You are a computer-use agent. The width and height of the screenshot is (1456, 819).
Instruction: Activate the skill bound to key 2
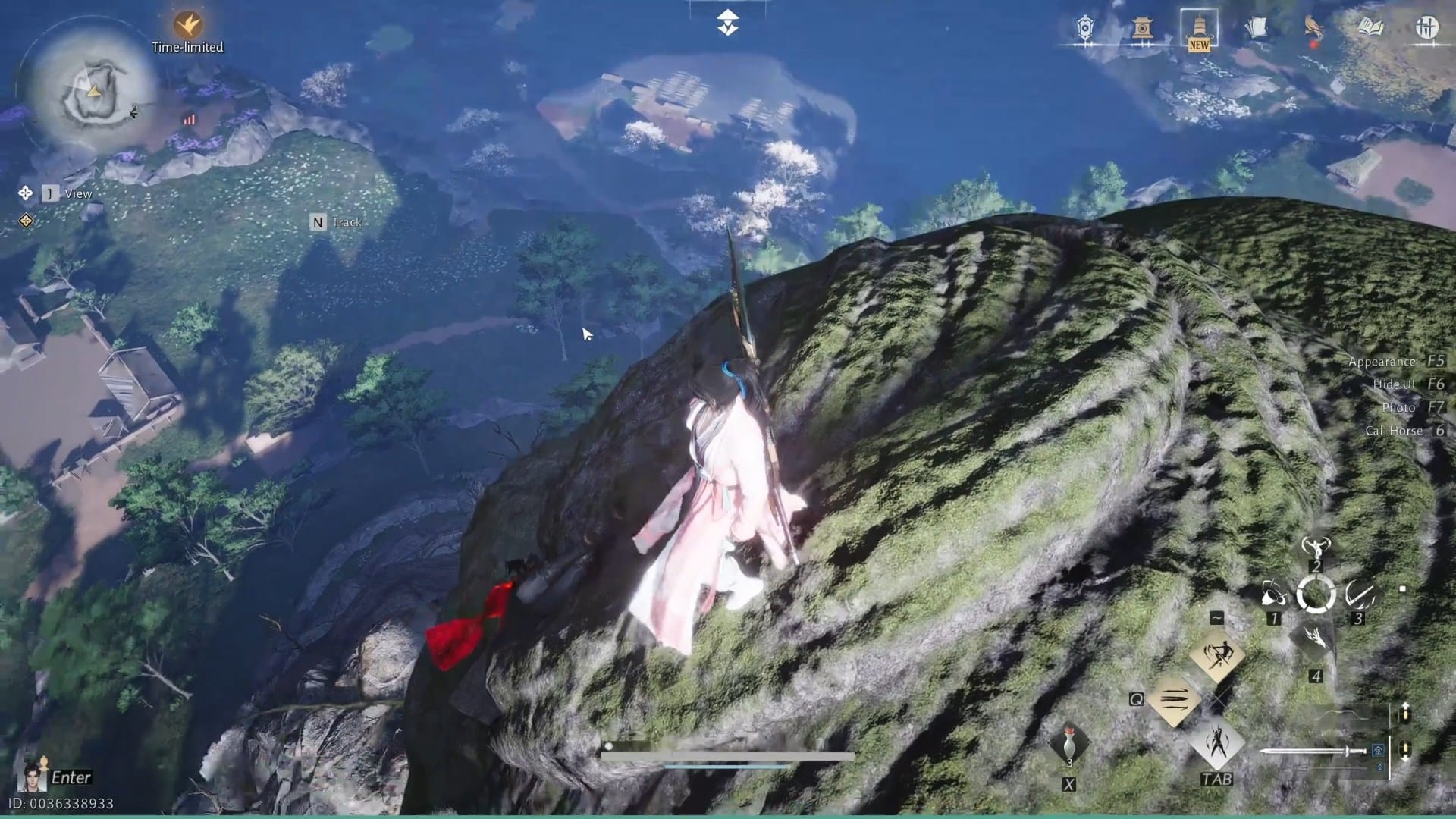pos(1316,548)
